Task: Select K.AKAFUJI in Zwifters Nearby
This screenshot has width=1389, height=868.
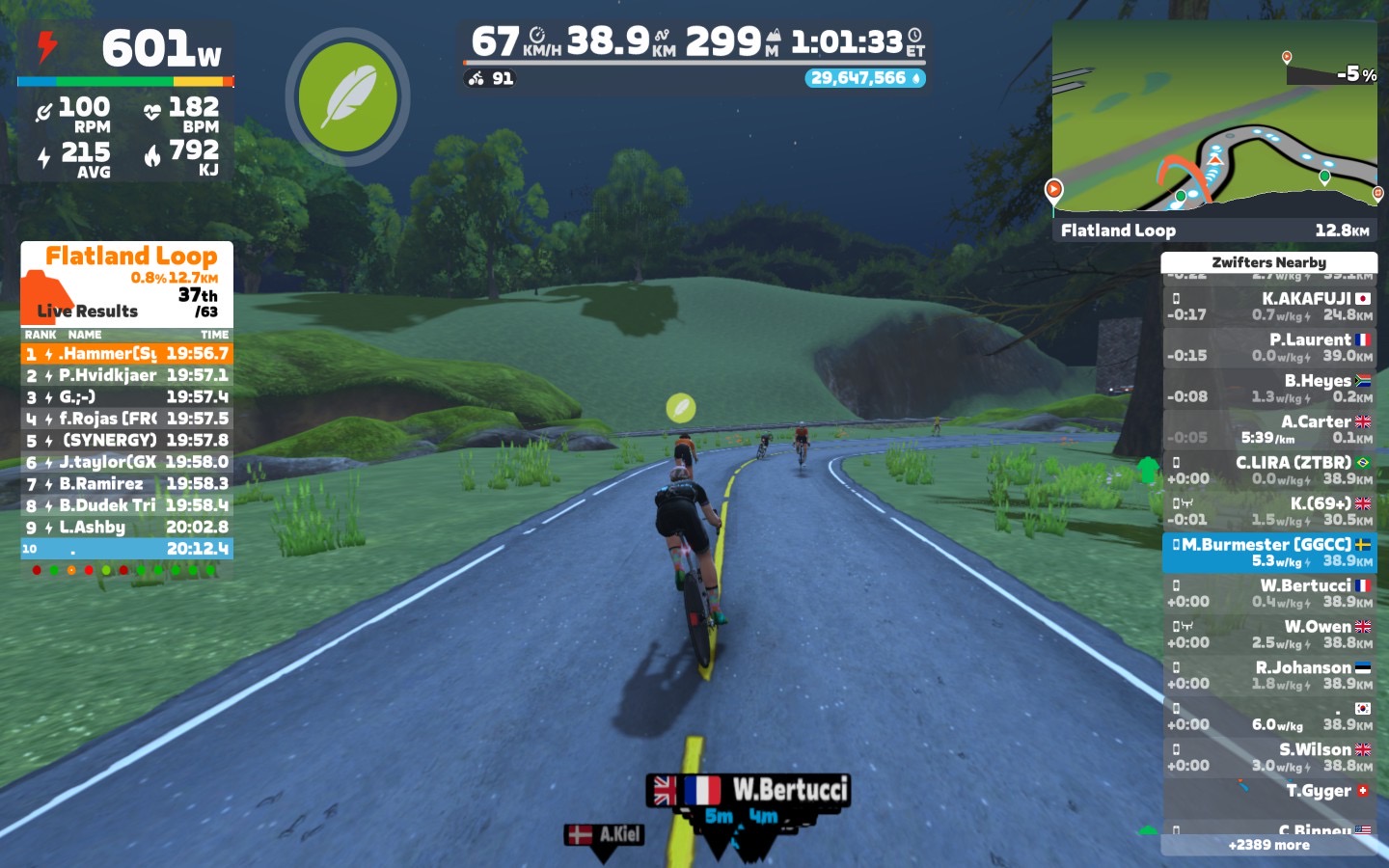Action: 1268,307
